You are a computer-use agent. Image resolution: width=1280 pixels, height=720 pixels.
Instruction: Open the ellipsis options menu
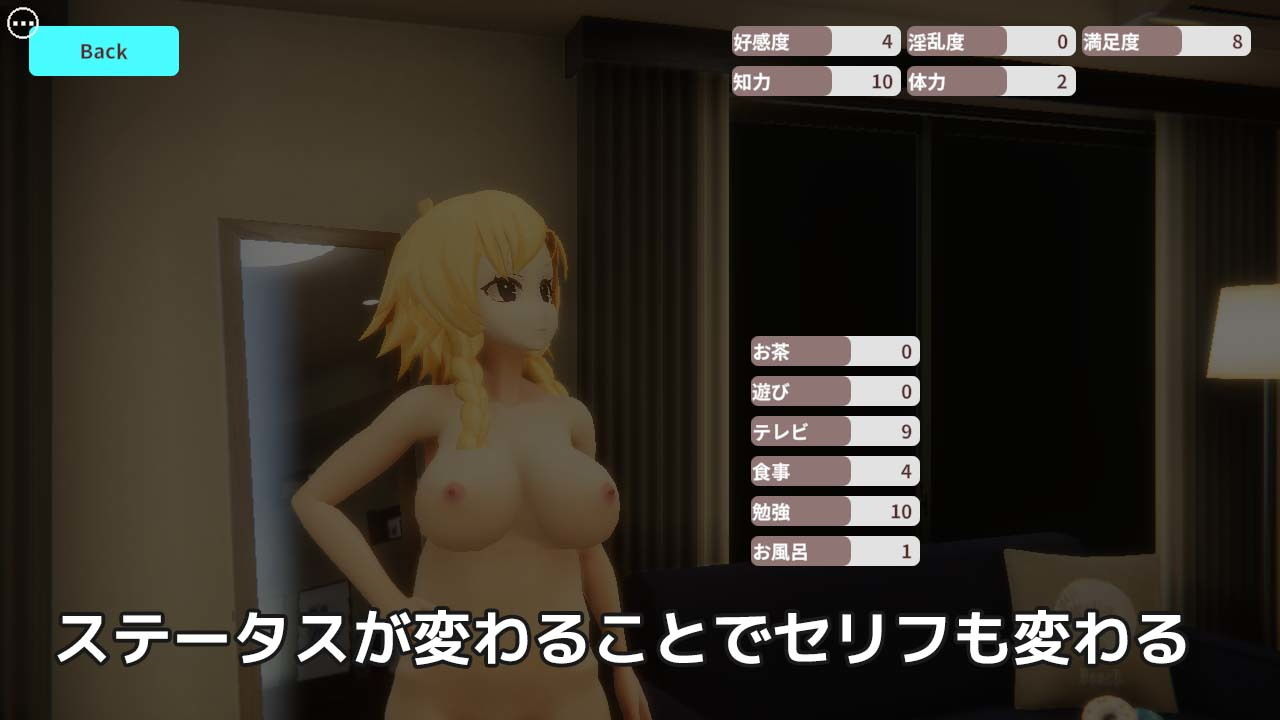pos(20,24)
